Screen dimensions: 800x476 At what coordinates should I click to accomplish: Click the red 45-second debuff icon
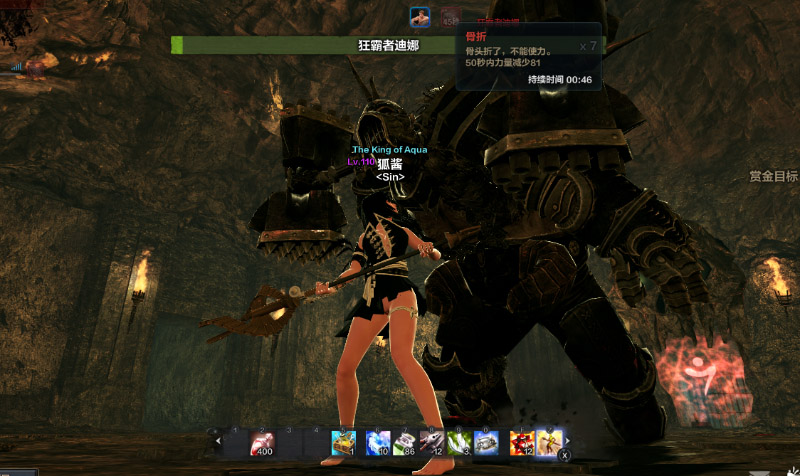pos(450,17)
